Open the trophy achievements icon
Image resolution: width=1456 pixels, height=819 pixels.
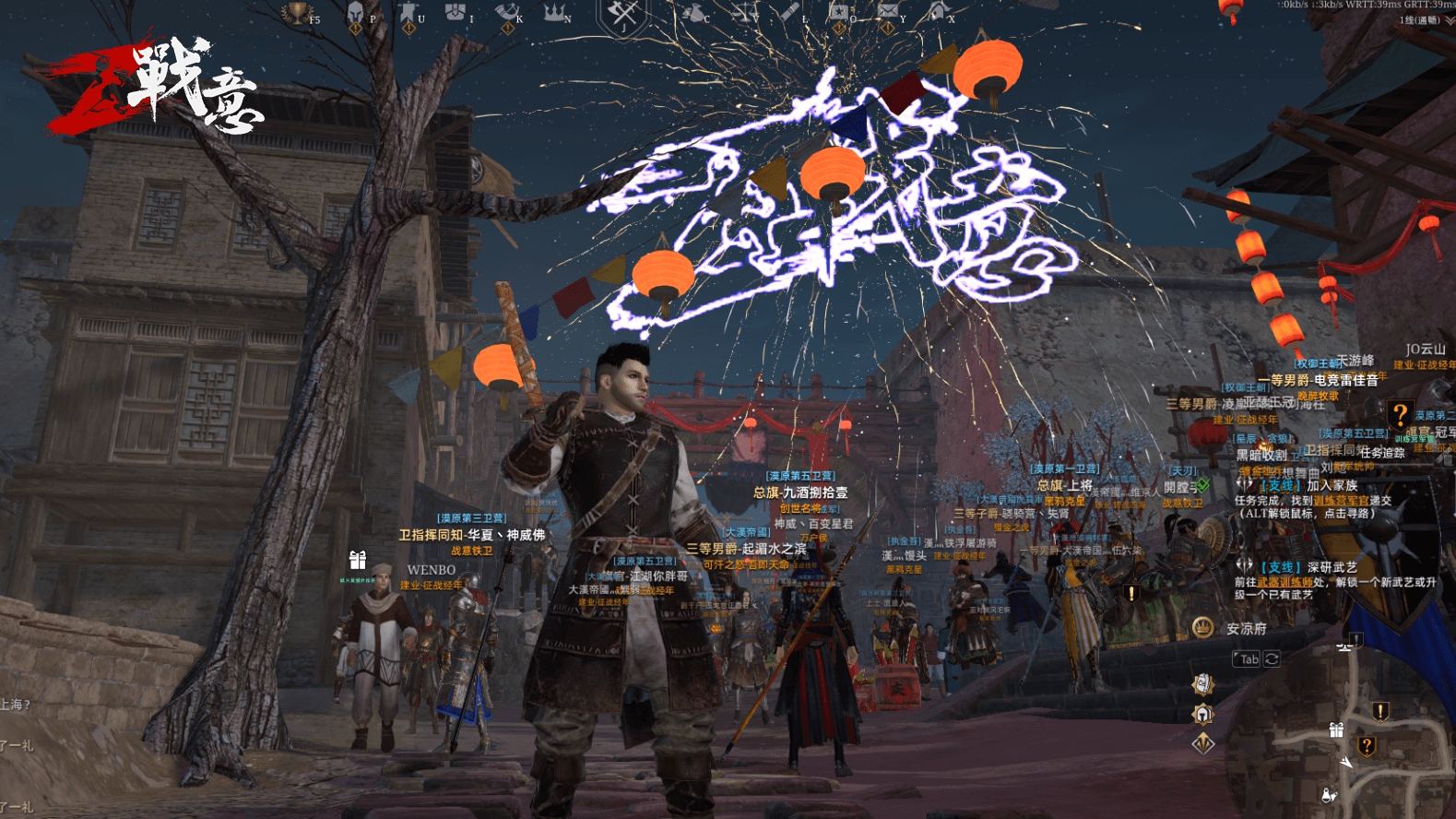pyautogui.click(x=297, y=13)
